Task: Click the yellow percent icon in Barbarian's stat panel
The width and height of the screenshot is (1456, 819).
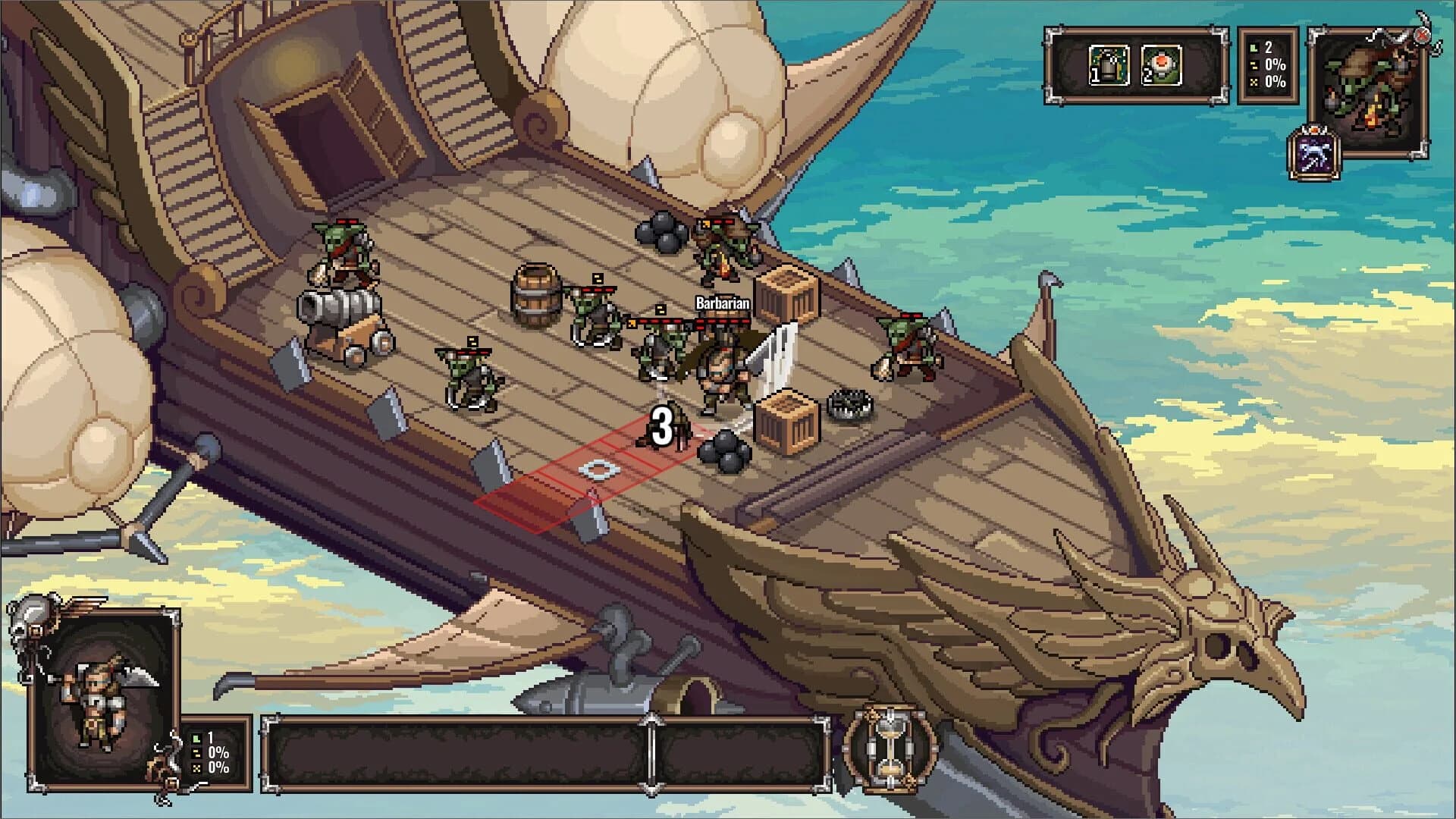Action: [x=196, y=753]
